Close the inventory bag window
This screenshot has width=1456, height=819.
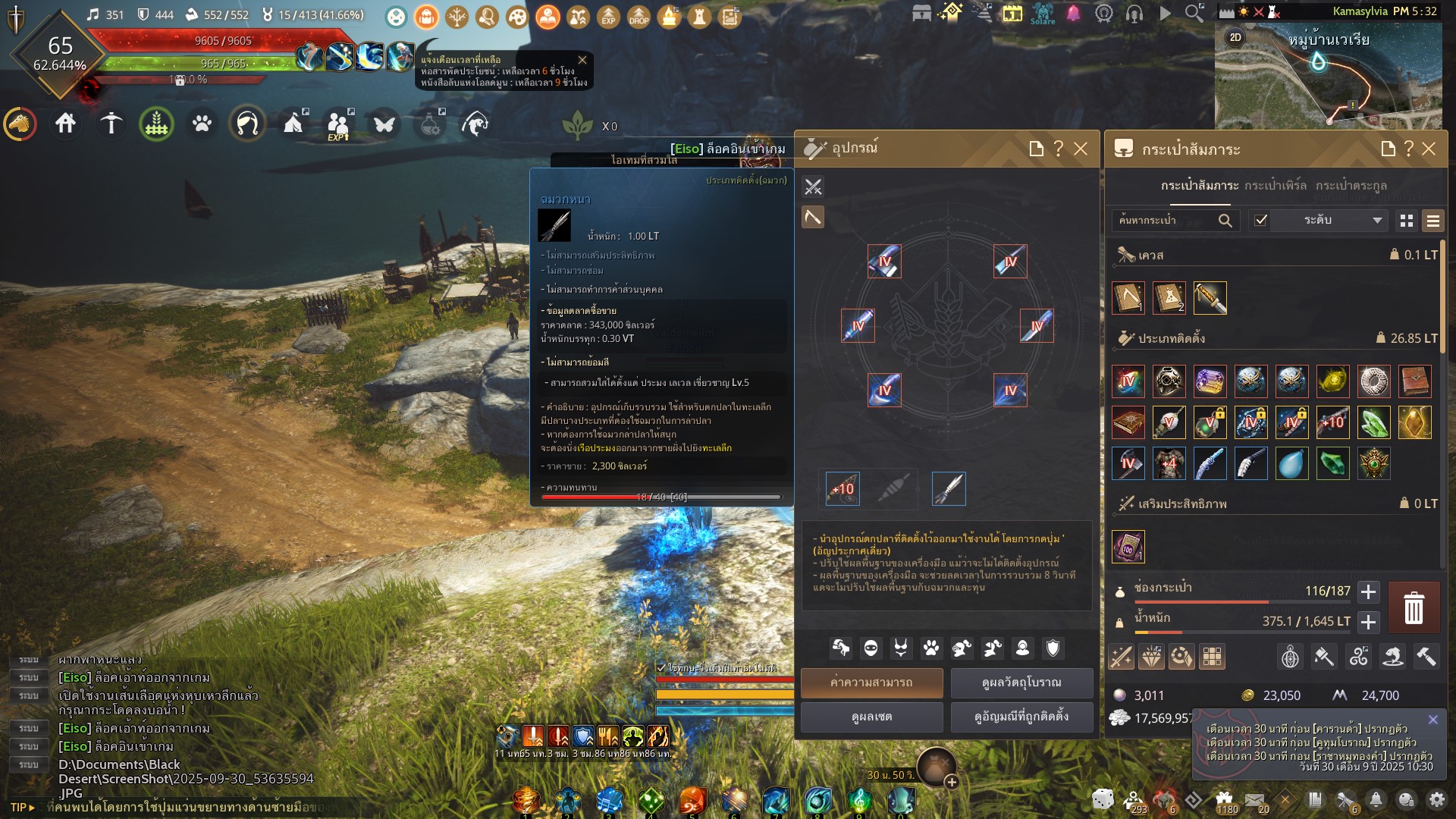[x=1429, y=149]
